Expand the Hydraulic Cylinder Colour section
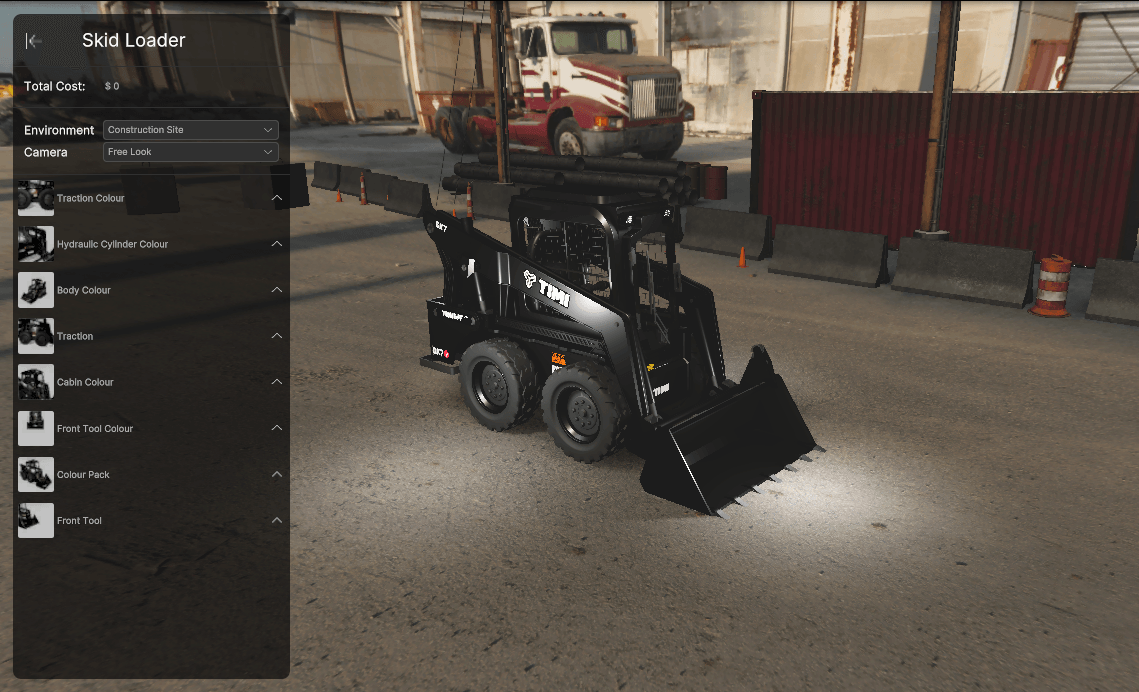1139x692 pixels. coord(277,244)
